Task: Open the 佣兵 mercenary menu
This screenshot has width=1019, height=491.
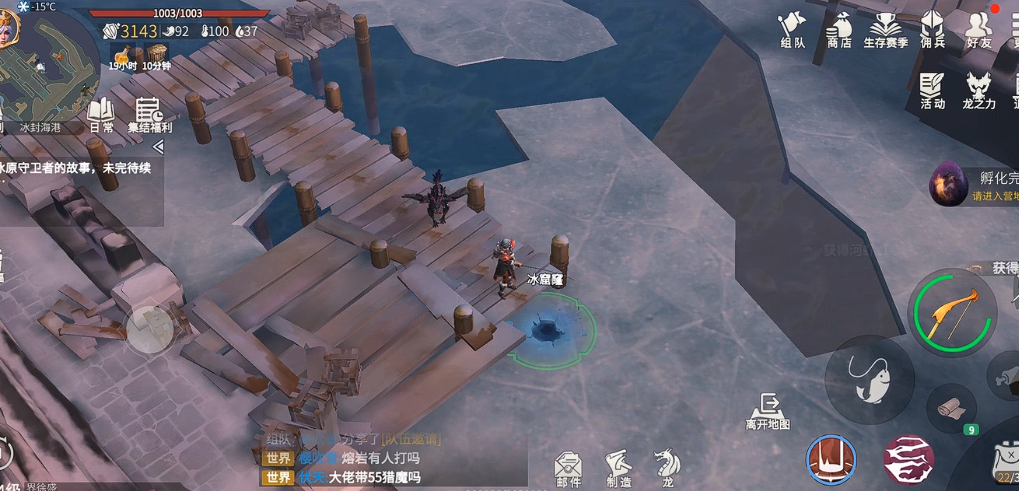Action: [x=932, y=29]
